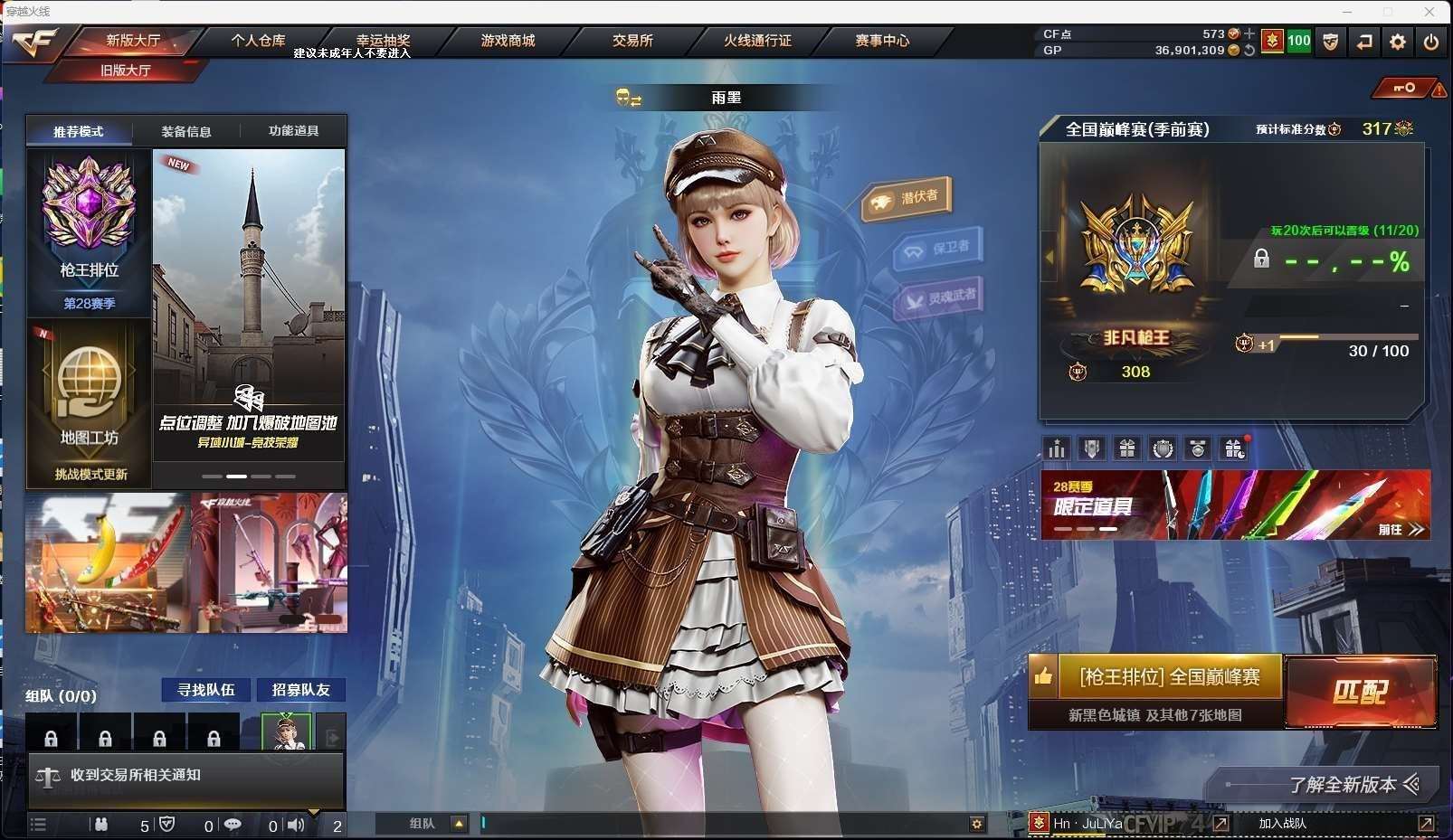Show the 功能道具 tab
Viewport: 1453px width, 840px height.
pyautogui.click(x=293, y=131)
